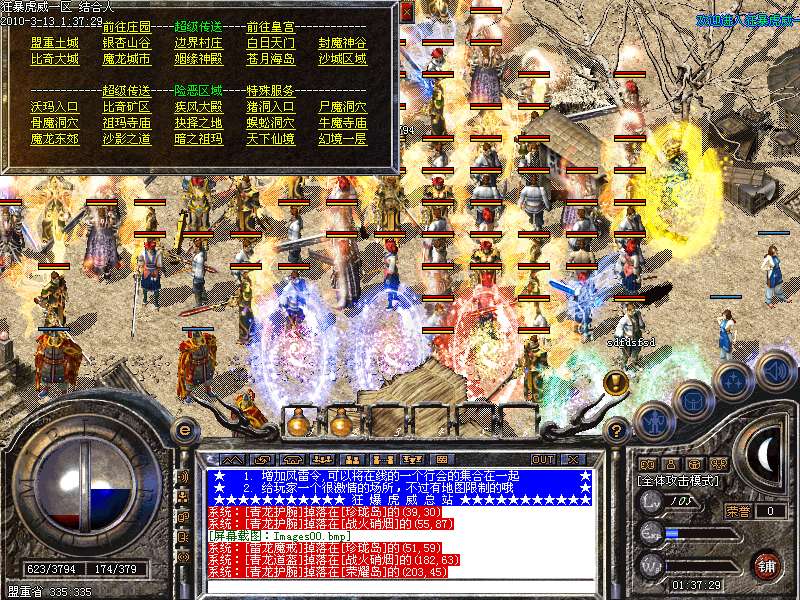The height and width of the screenshot is (600, 800).
Task: Click the OUT button above chat
Action: (x=543, y=459)
